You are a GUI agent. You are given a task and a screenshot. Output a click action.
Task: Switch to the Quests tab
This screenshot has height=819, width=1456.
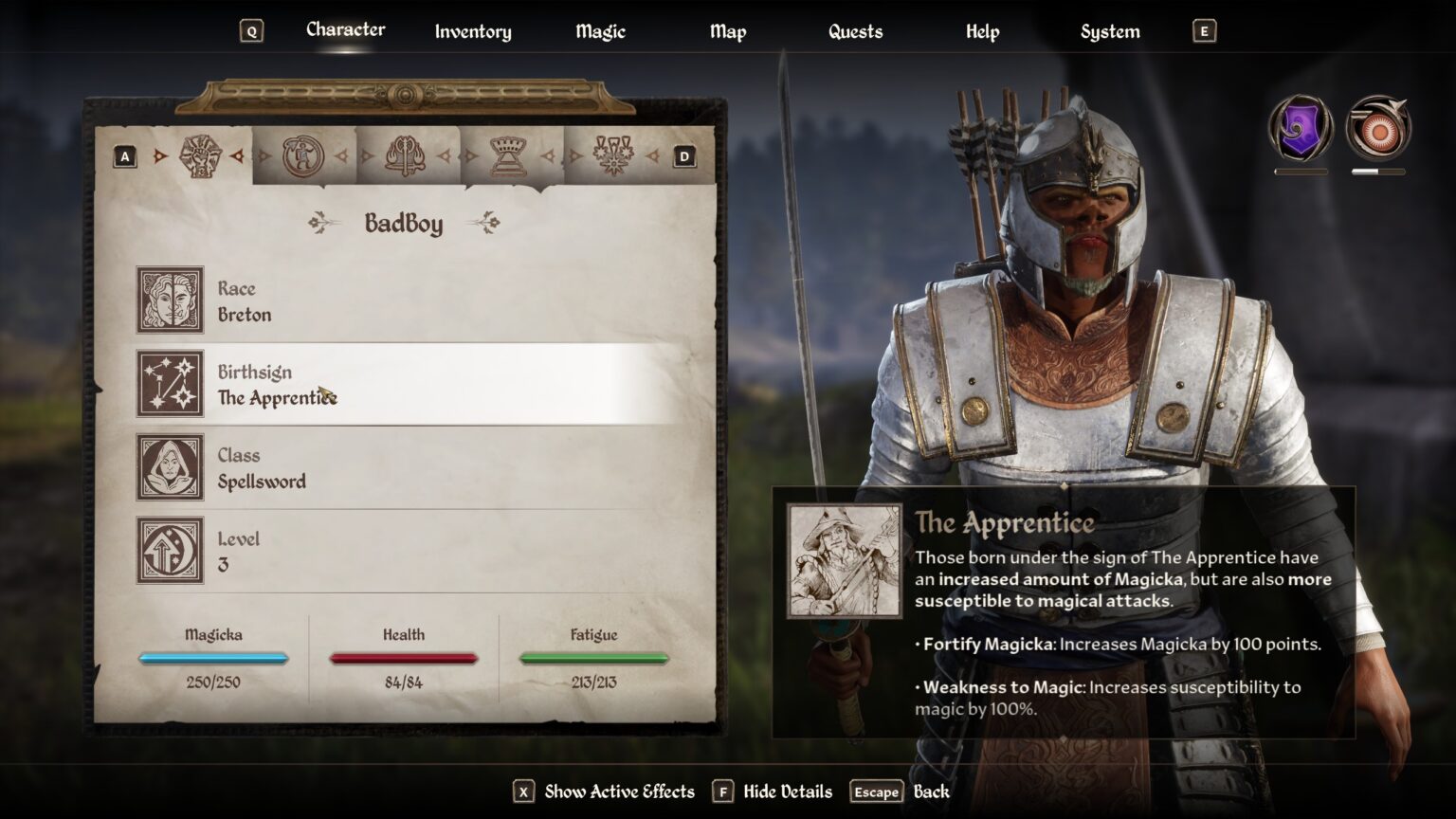click(x=854, y=31)
